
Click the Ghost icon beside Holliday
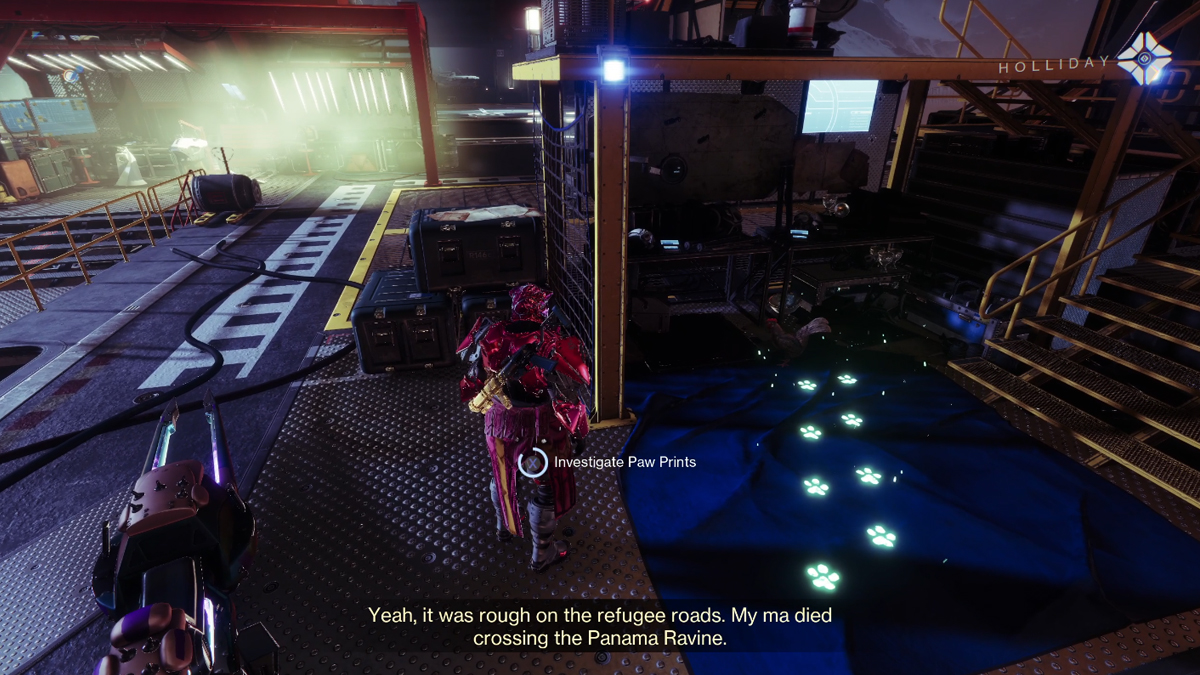1144,59
